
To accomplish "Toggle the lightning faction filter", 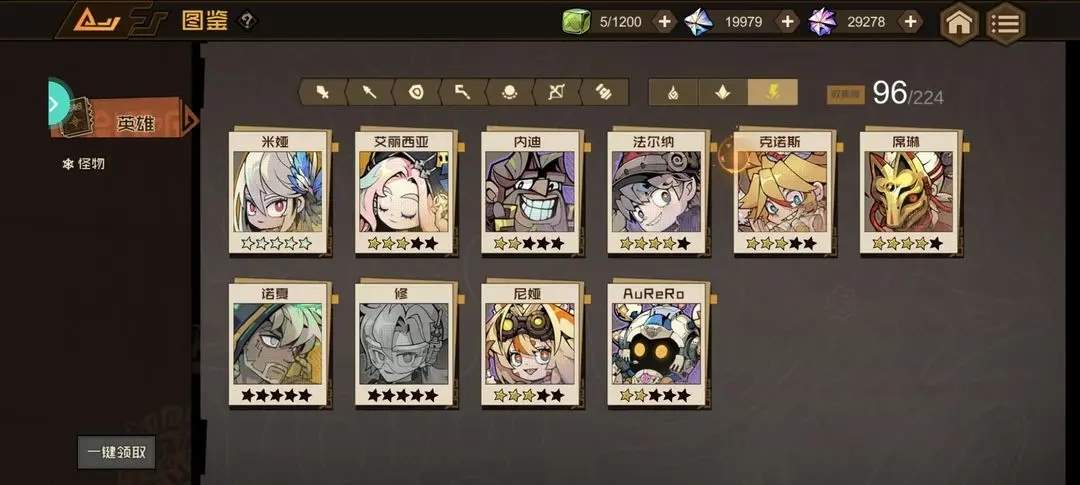I will (773, 92).
